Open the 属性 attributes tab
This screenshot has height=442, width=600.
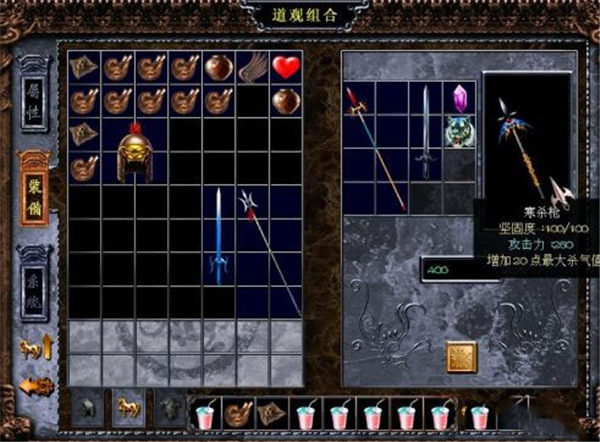pyautogui.click(x=35, y=98)
